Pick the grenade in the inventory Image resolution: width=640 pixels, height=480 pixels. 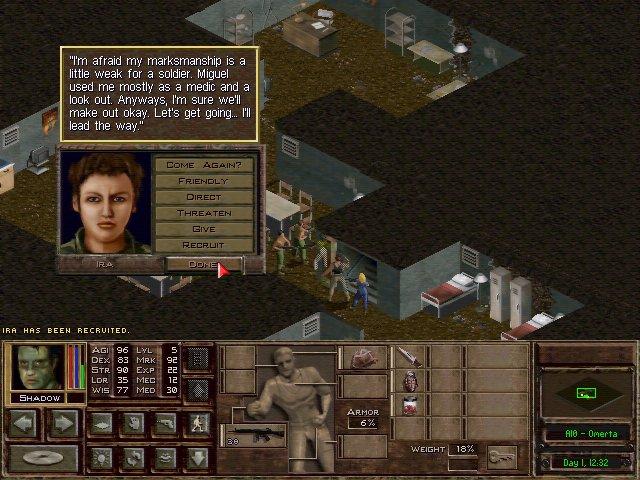pyautogui.click(x=409, y=381)
